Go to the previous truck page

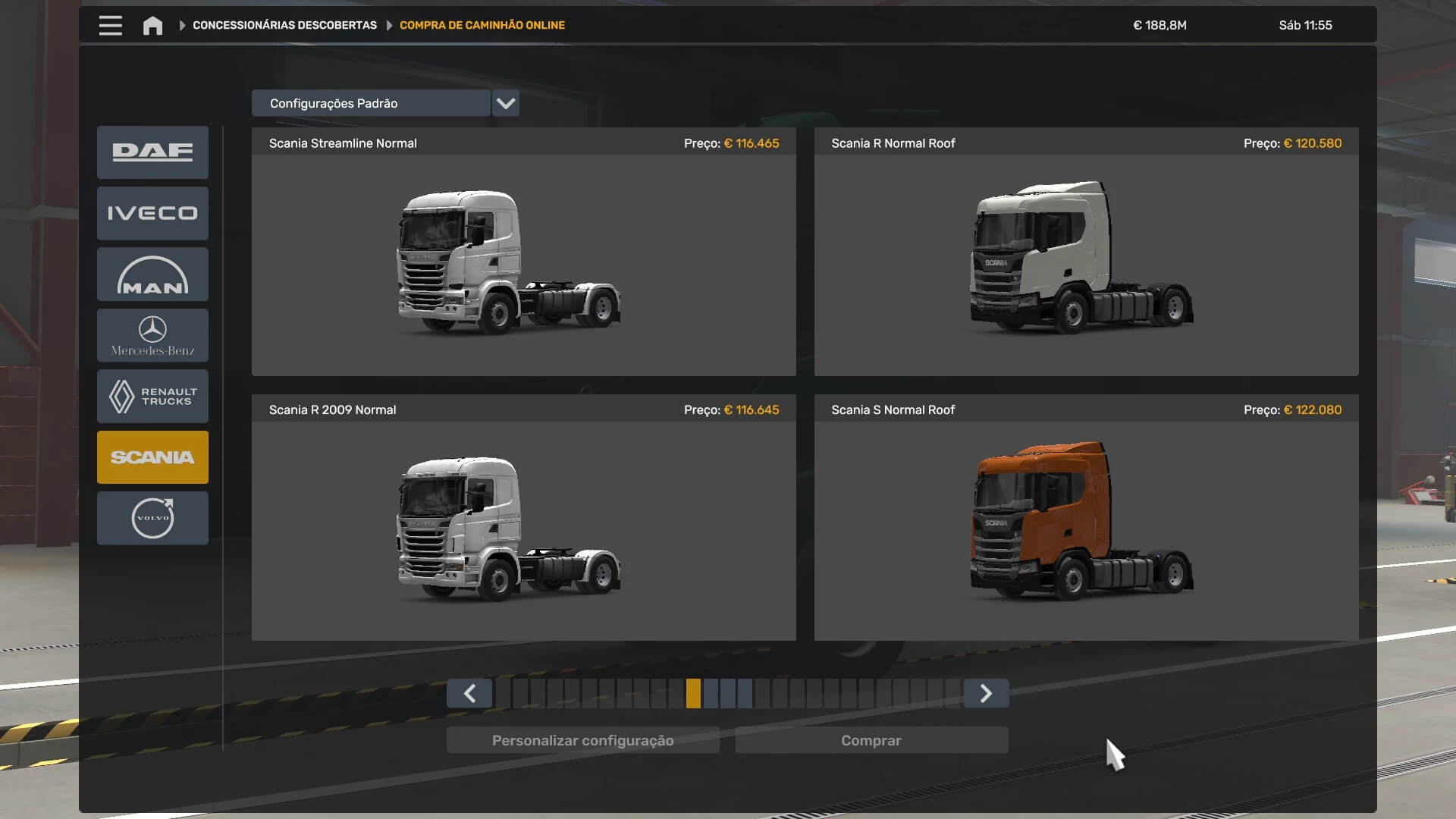pyautogui.click(x=469, y=693)
